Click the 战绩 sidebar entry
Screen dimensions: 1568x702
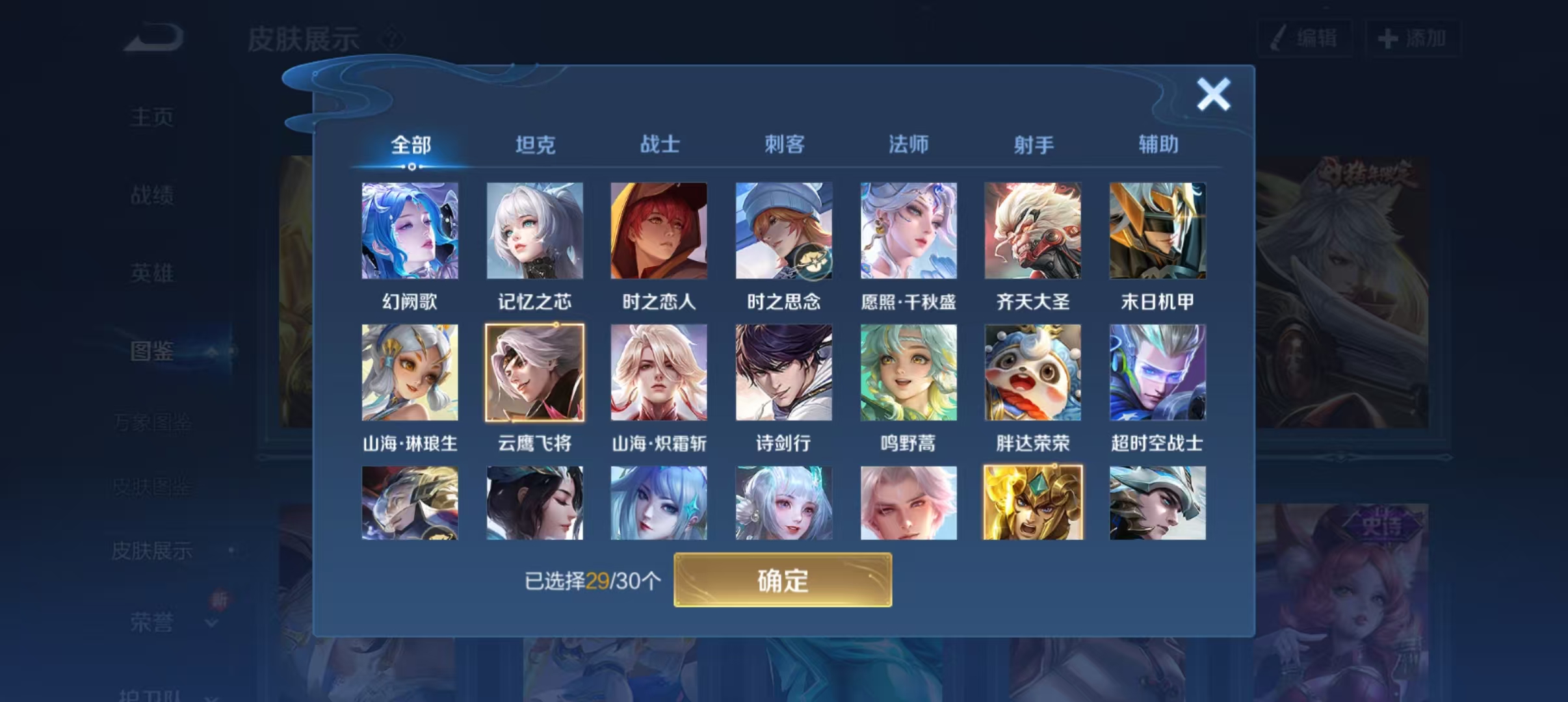click(x=151, y=194)
